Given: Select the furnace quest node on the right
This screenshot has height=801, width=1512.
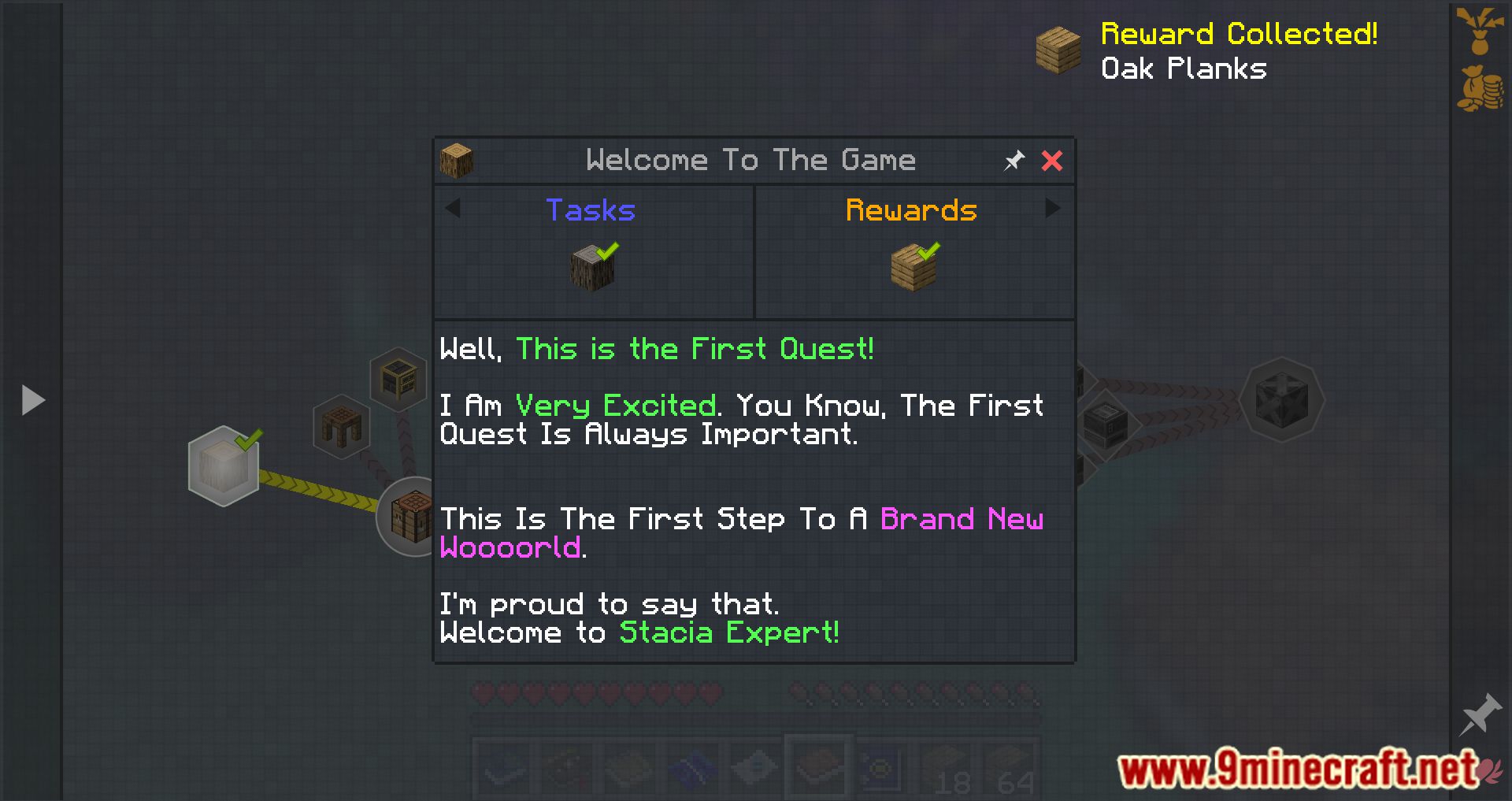Looking at the screenshot, I should pyautogui.click(x=1106, y=424).
